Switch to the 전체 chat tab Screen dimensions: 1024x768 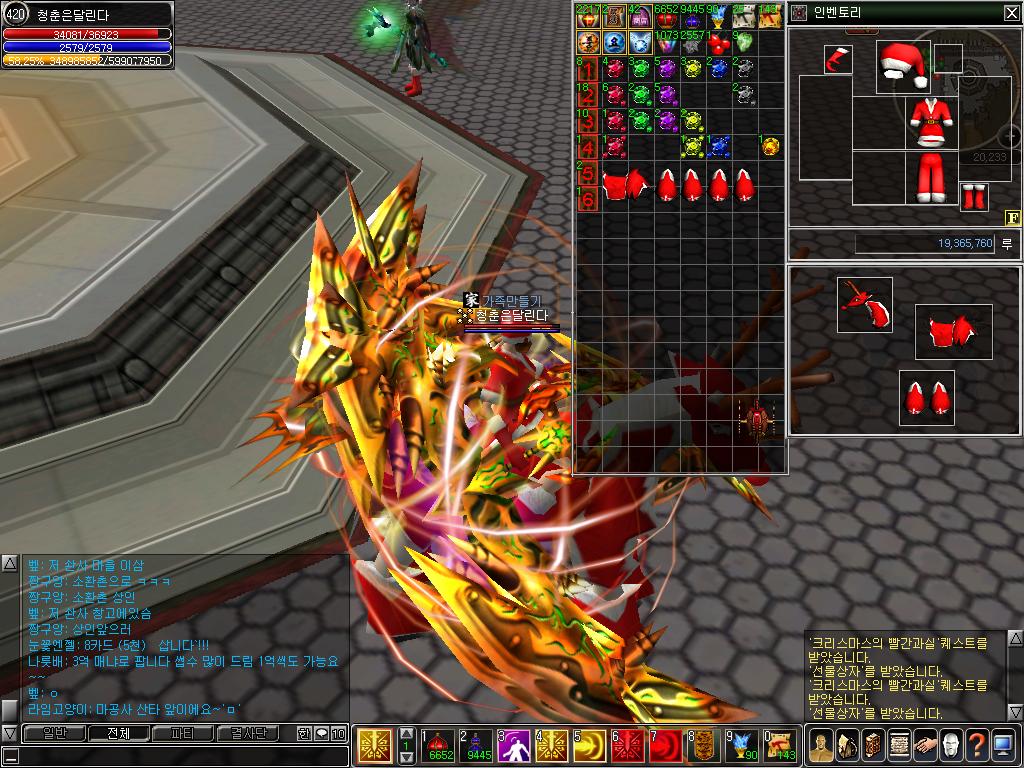click(118, 733)
